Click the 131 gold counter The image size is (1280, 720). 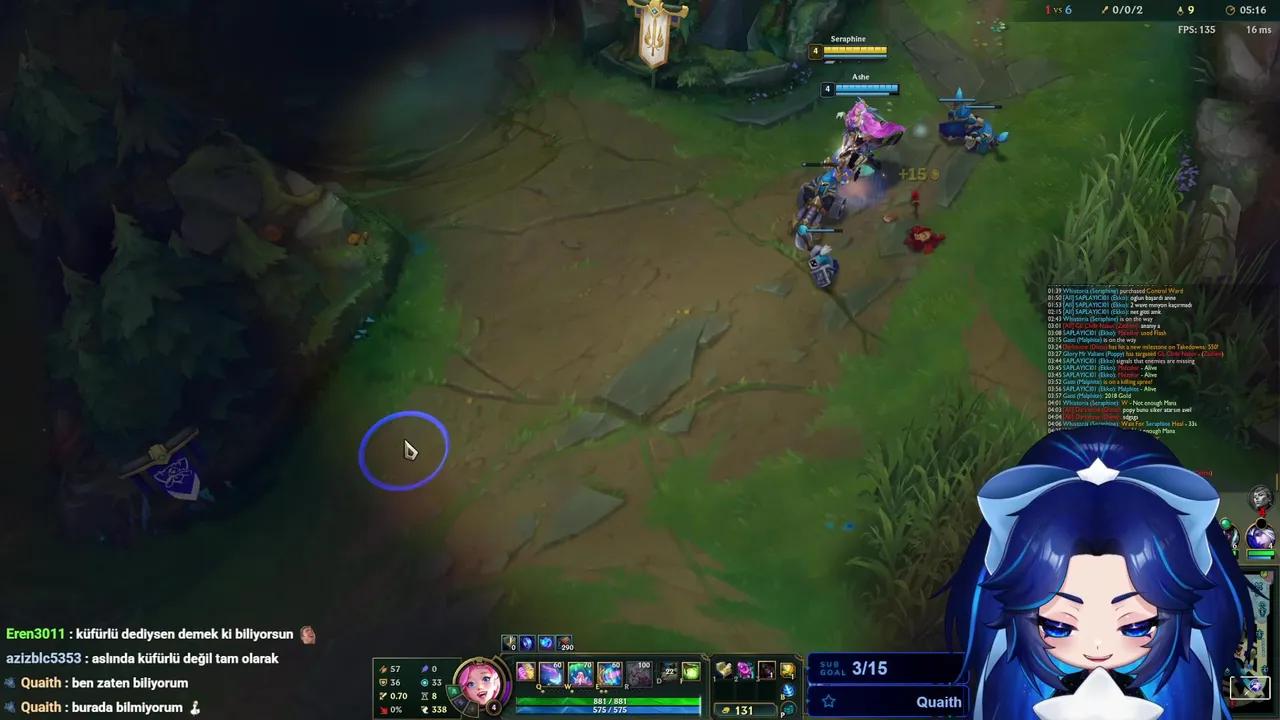(742, 709)
